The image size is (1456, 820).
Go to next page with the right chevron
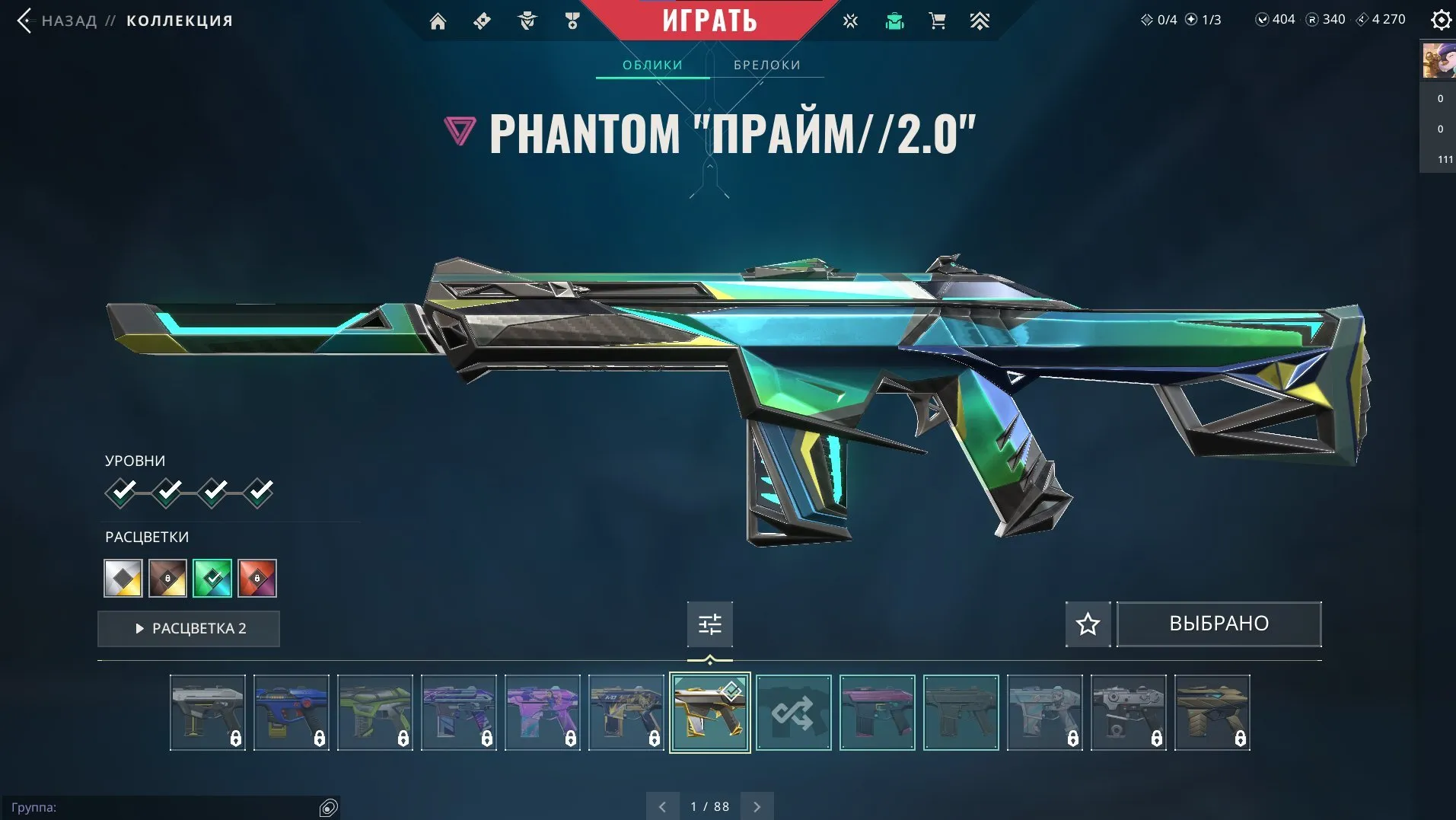click(756, 806)
